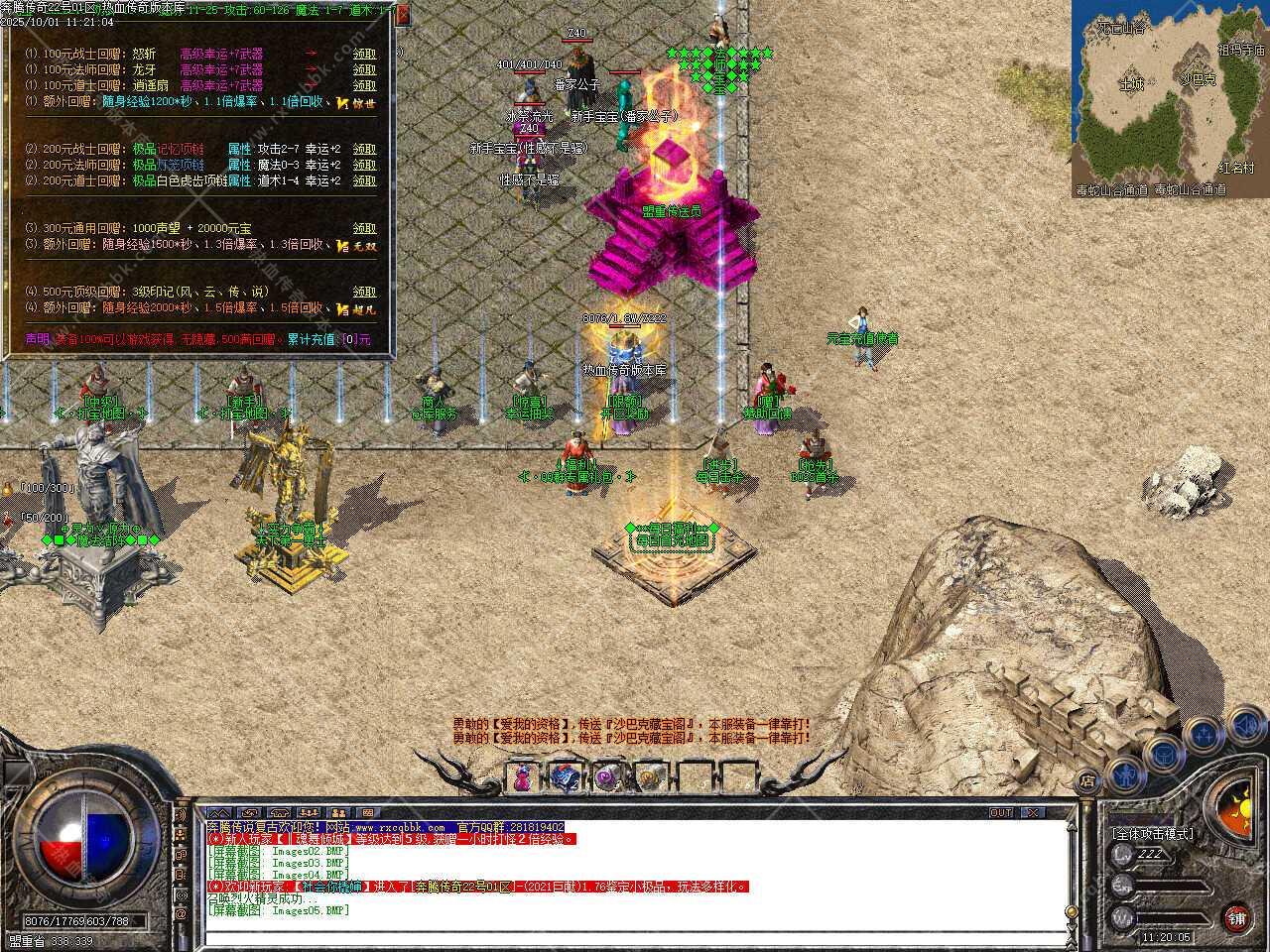Select the golden scroll hotbar item

tap(651, 777)
